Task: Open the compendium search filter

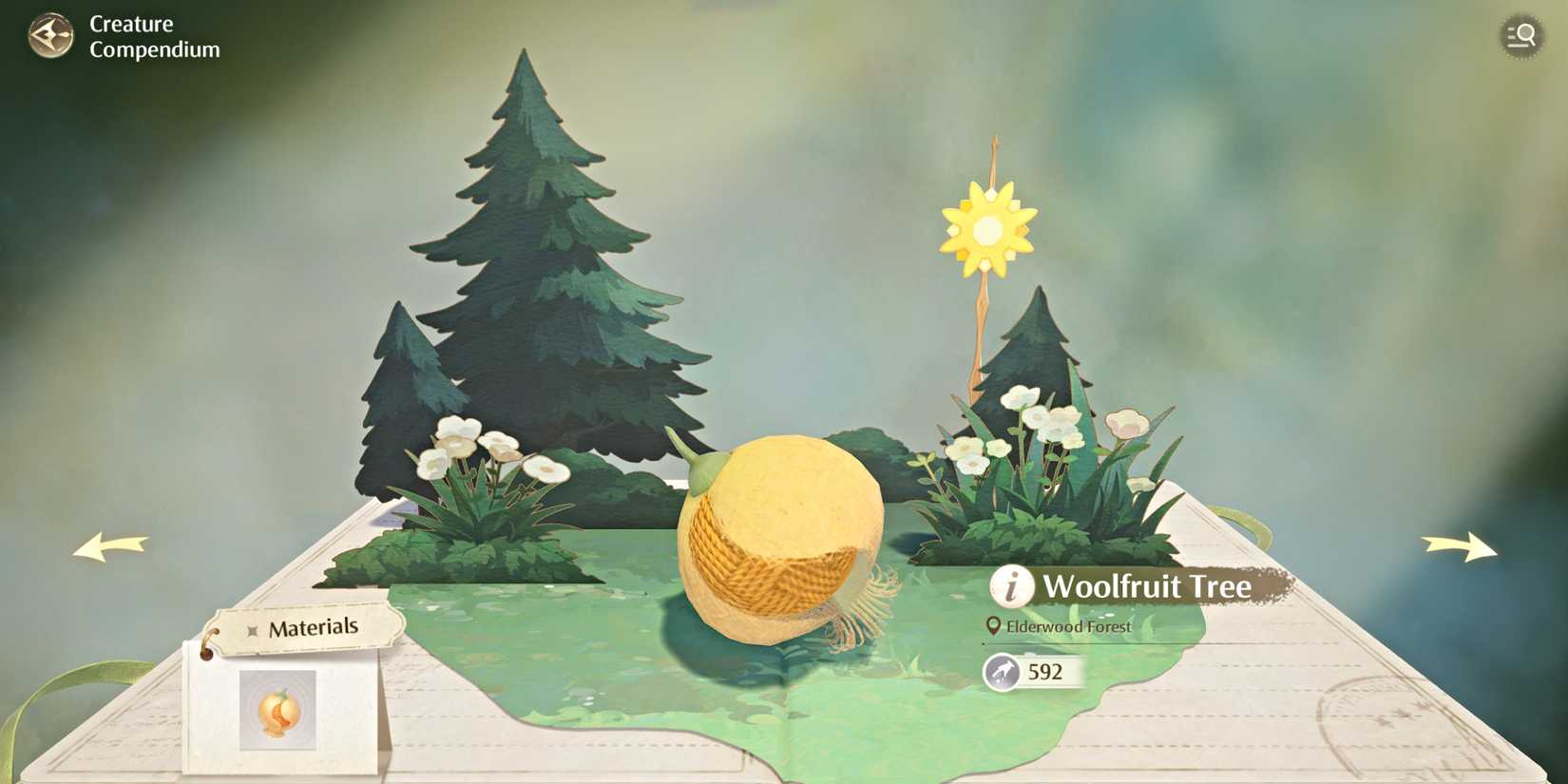Action: point(1521,35)
